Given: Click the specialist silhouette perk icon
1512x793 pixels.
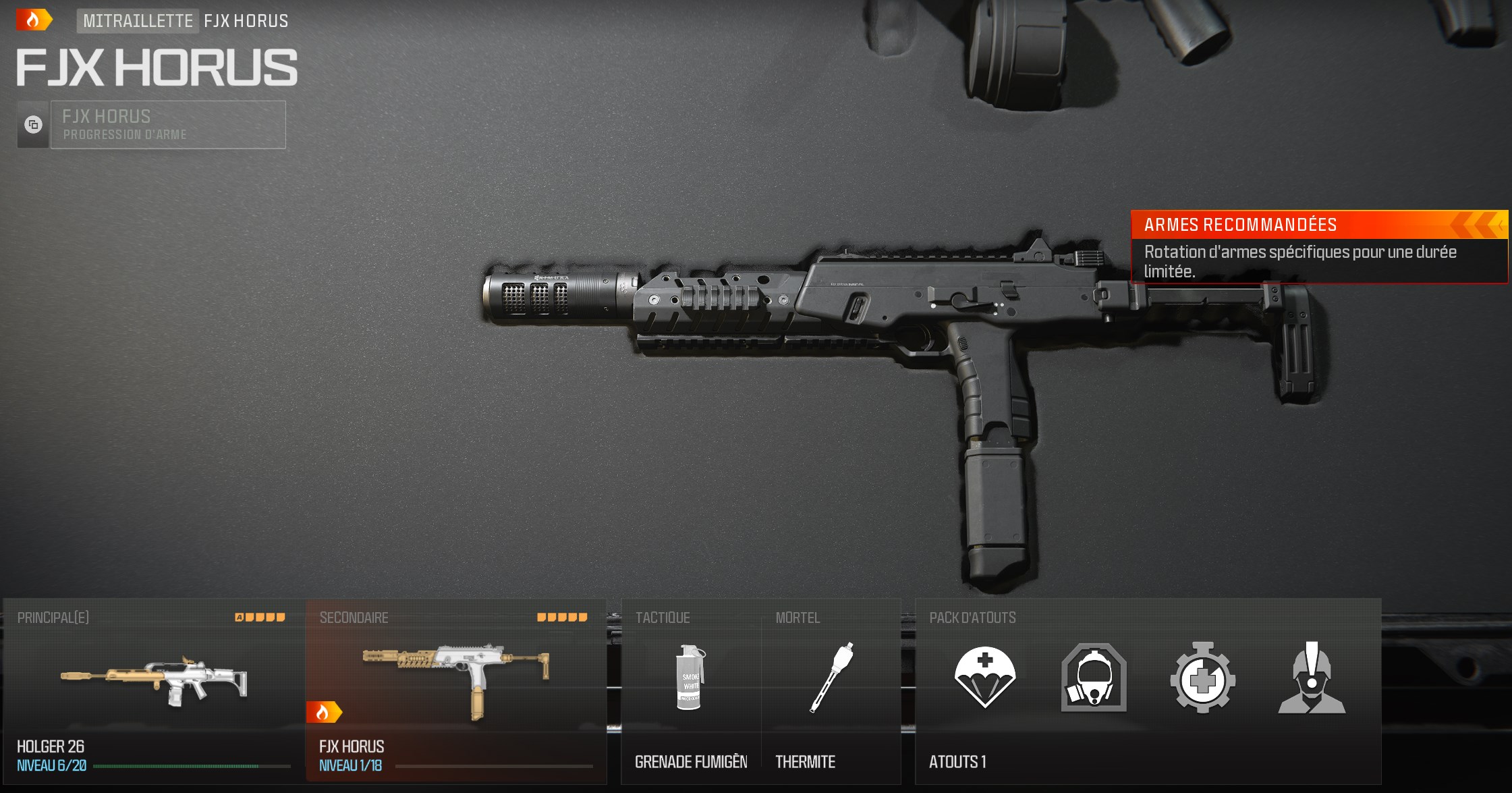Looking at the screenshot, I should pyautogui.click(x=1310, y=678).
